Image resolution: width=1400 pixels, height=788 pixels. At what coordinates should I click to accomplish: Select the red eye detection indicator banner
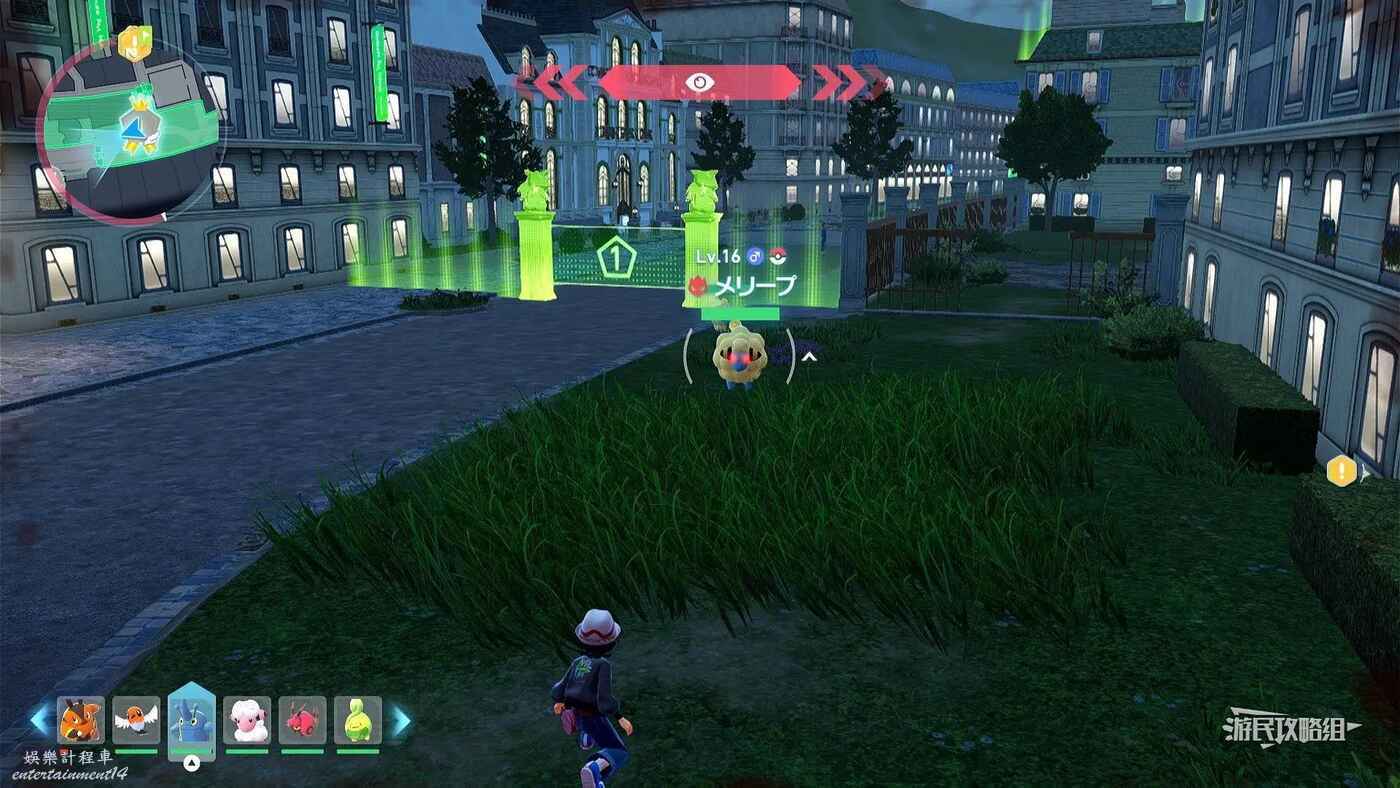coord(699,83)
